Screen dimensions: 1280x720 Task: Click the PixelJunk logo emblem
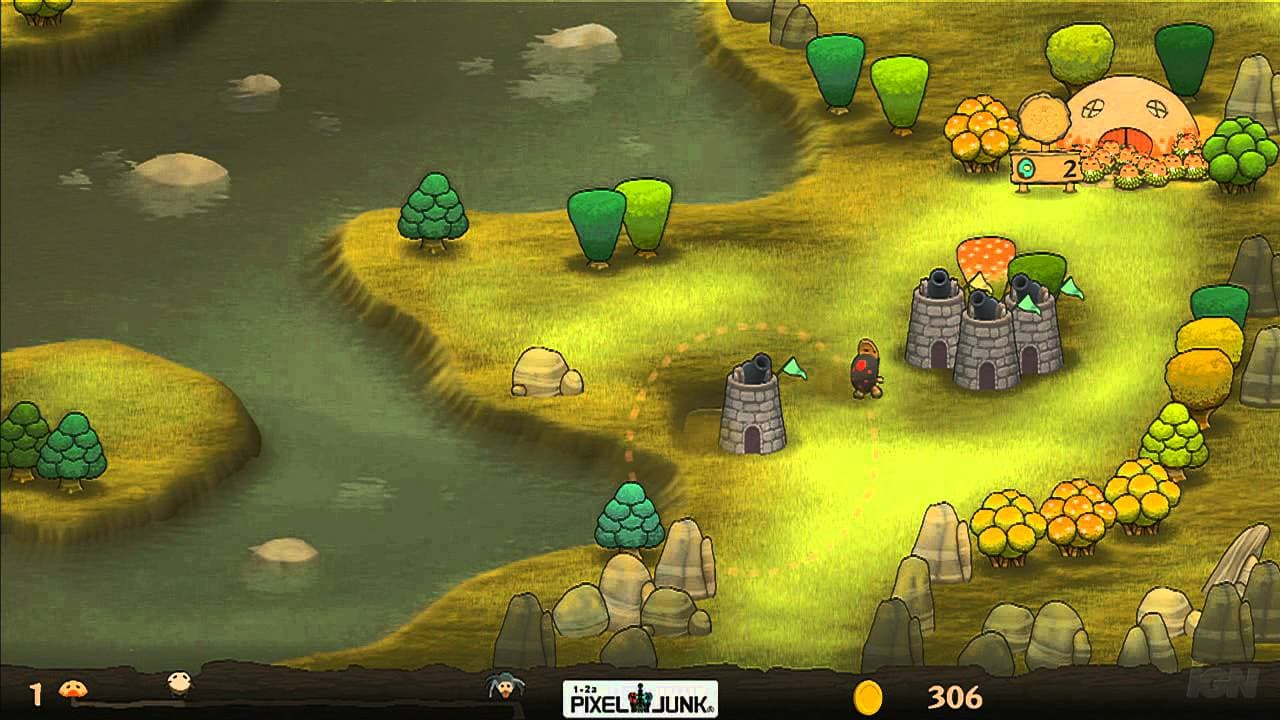point(638,697)
